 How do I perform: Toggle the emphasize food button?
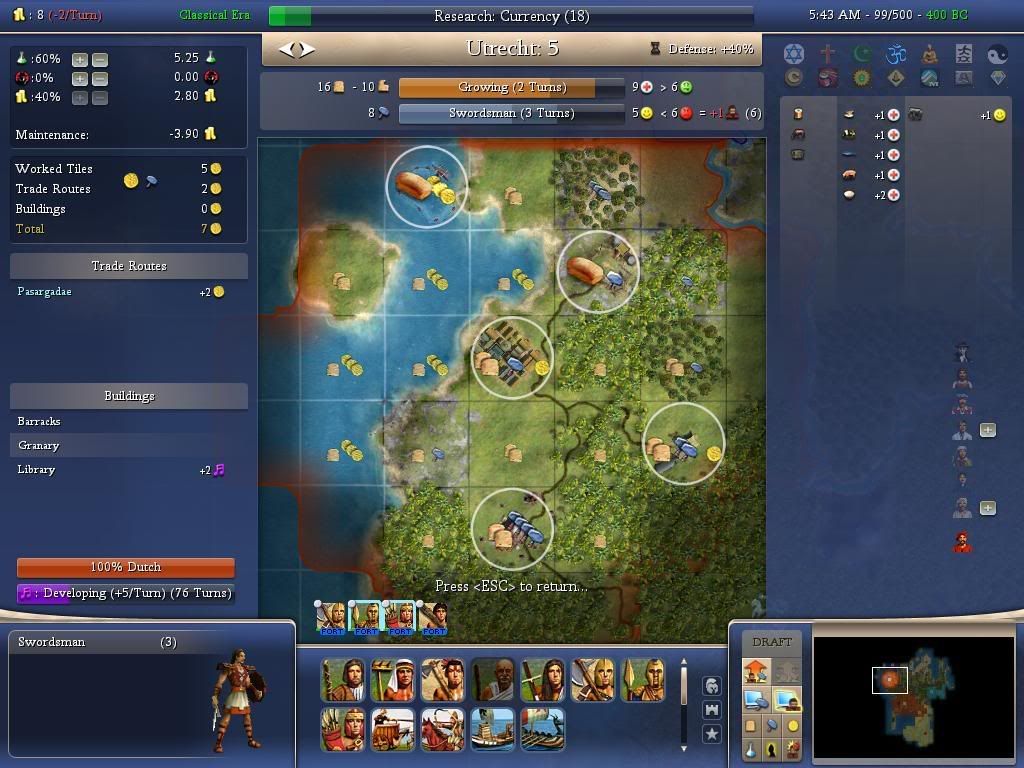click(751, 725)
